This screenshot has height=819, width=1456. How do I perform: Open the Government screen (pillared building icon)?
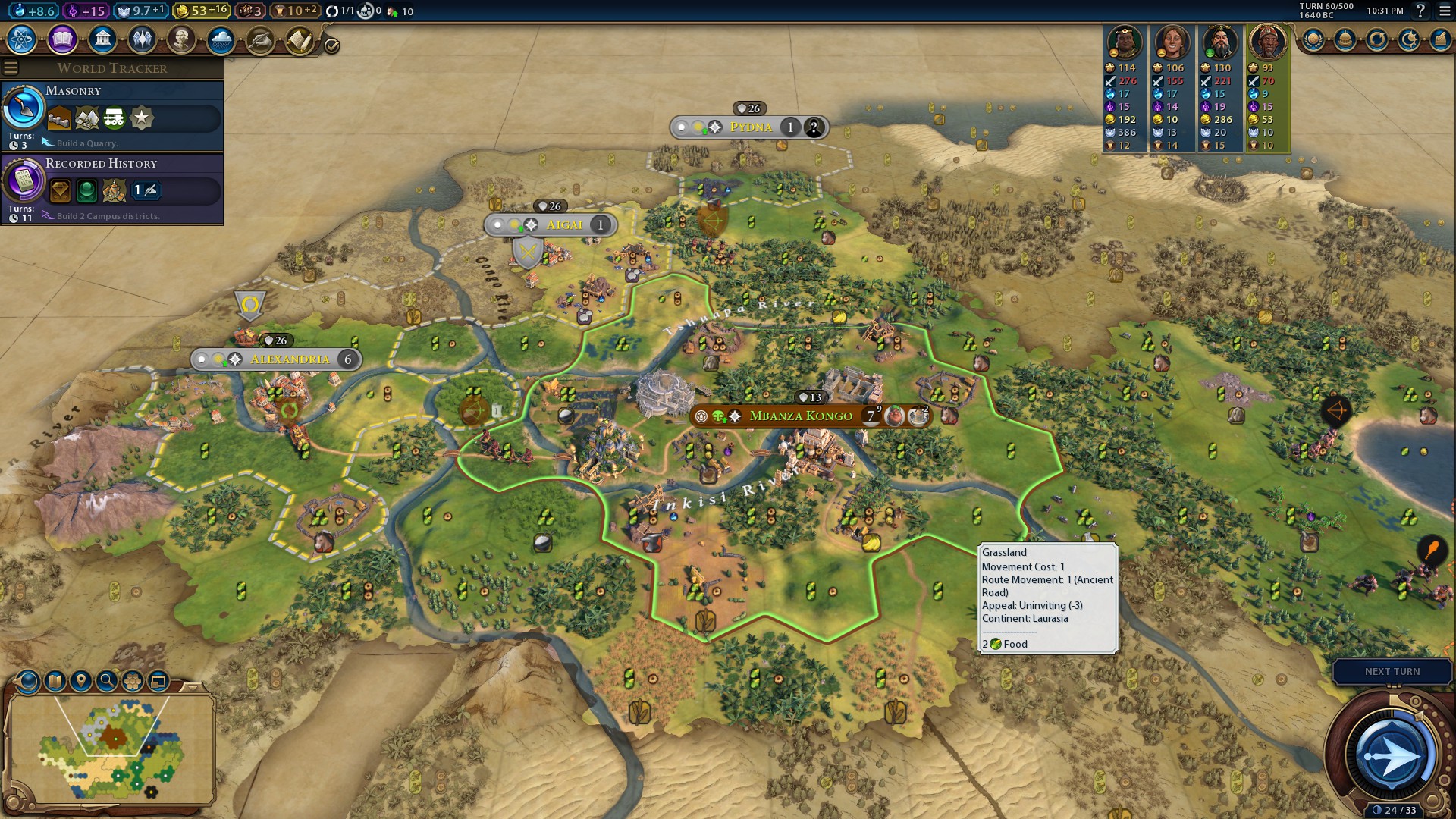coord(102,39)
